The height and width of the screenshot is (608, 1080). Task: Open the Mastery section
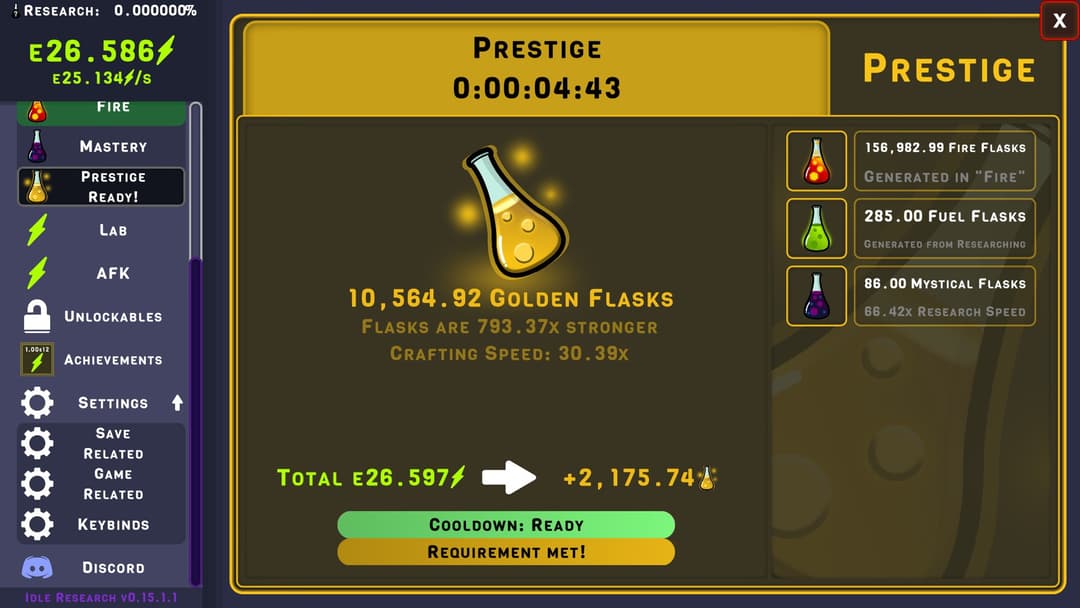point(101,146)
